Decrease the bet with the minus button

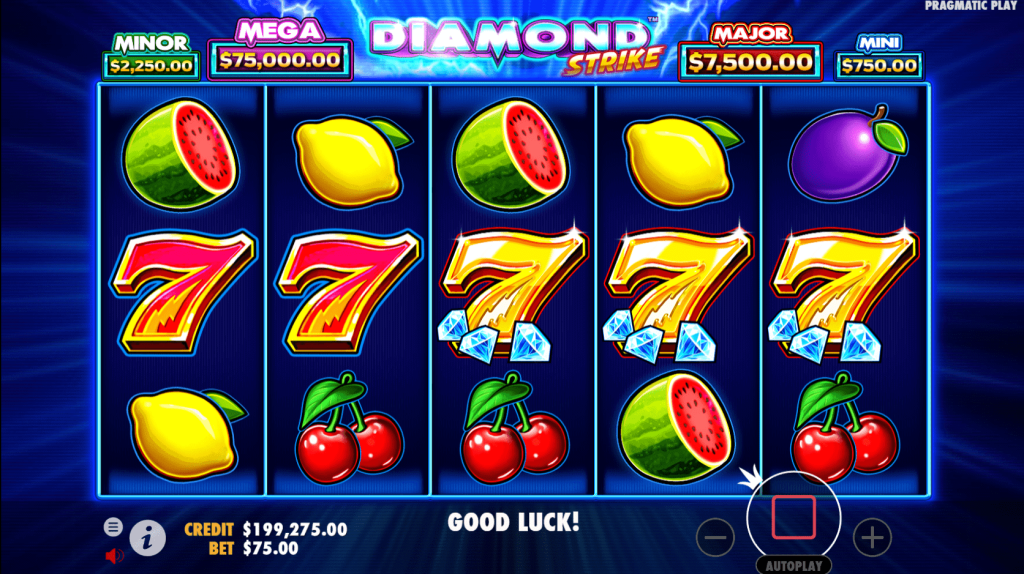715,538
